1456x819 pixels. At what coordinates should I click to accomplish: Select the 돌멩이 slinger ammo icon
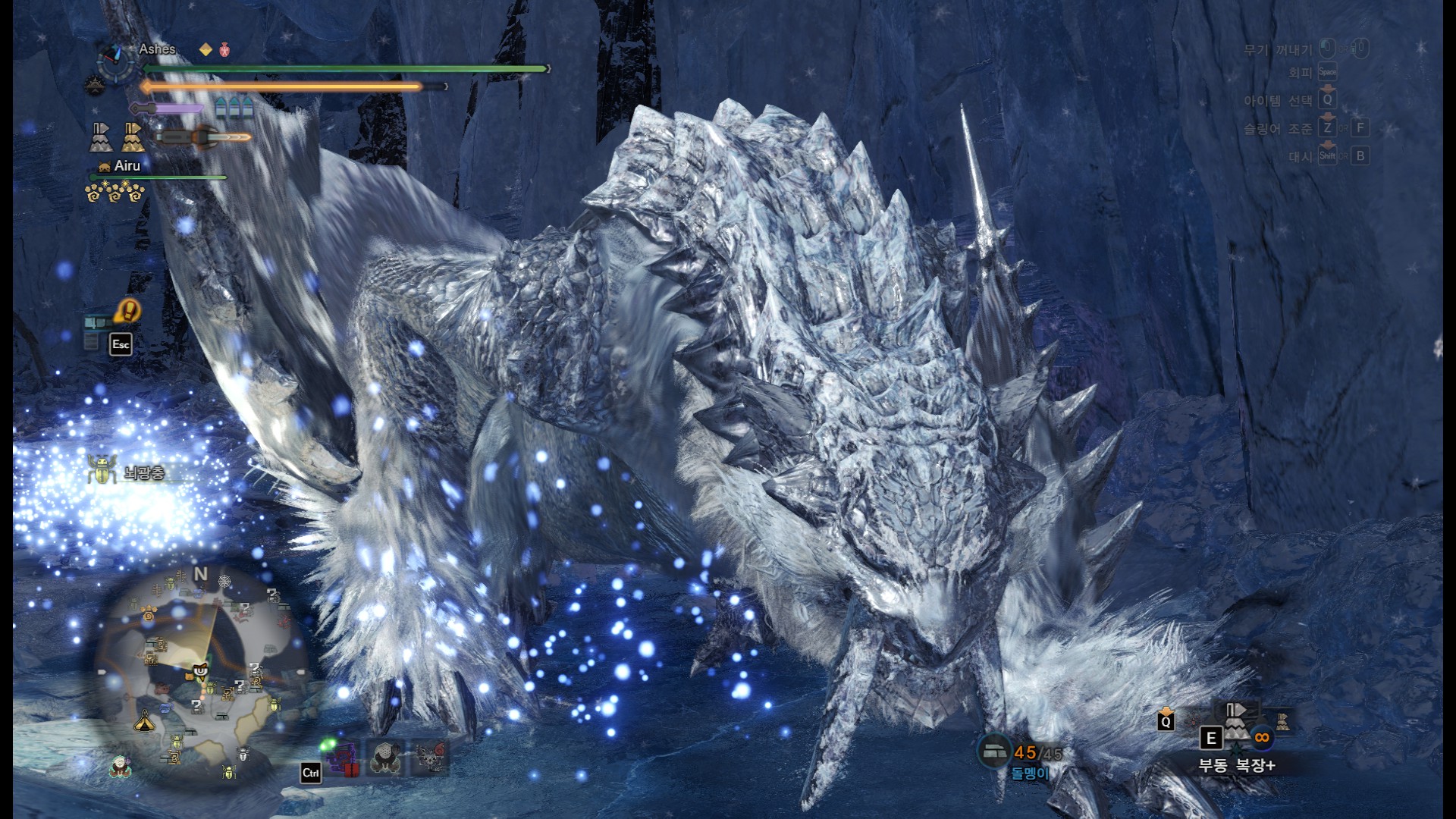coord(993,751)
